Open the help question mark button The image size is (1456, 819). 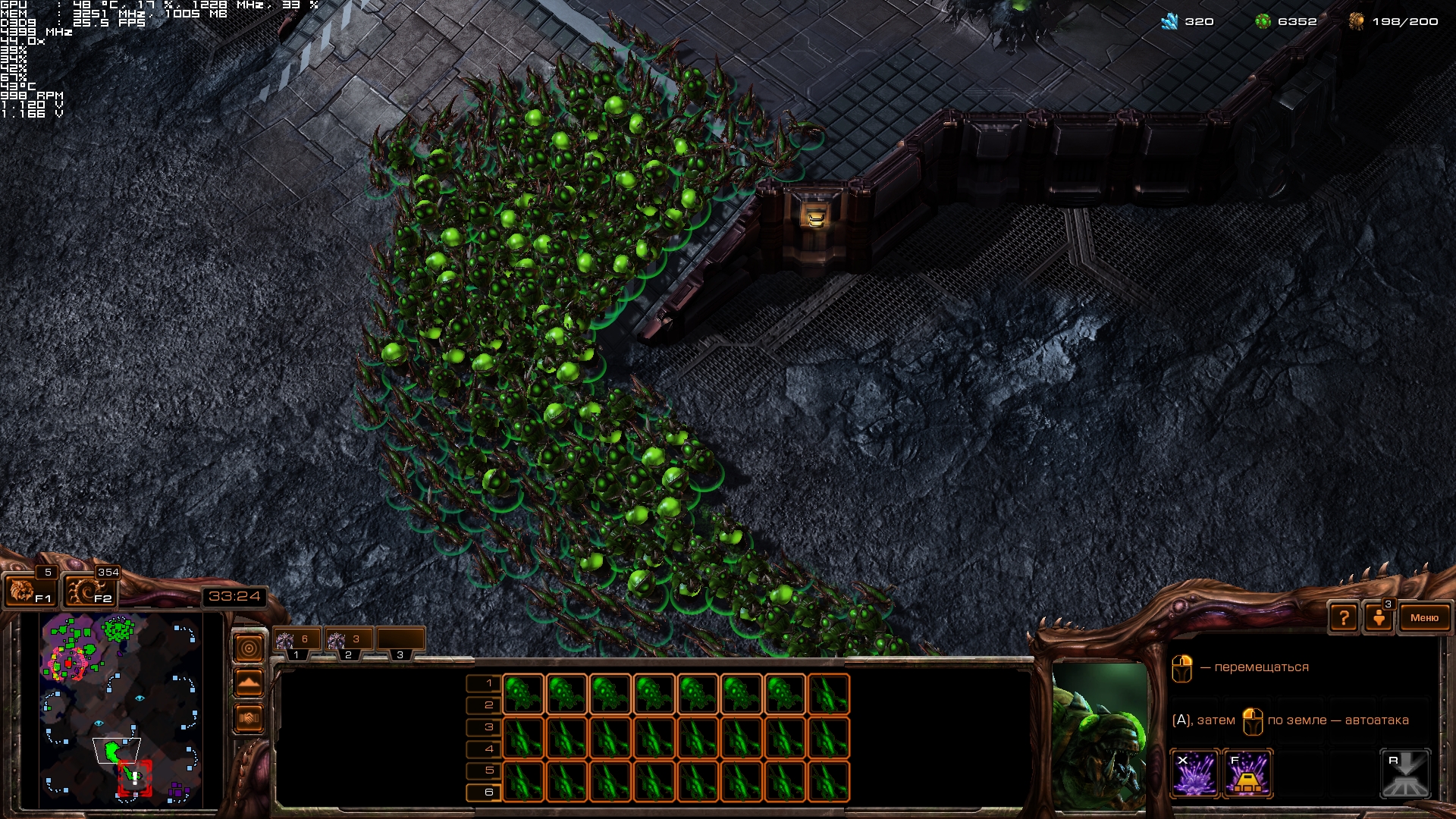[x=1343, y=618]
